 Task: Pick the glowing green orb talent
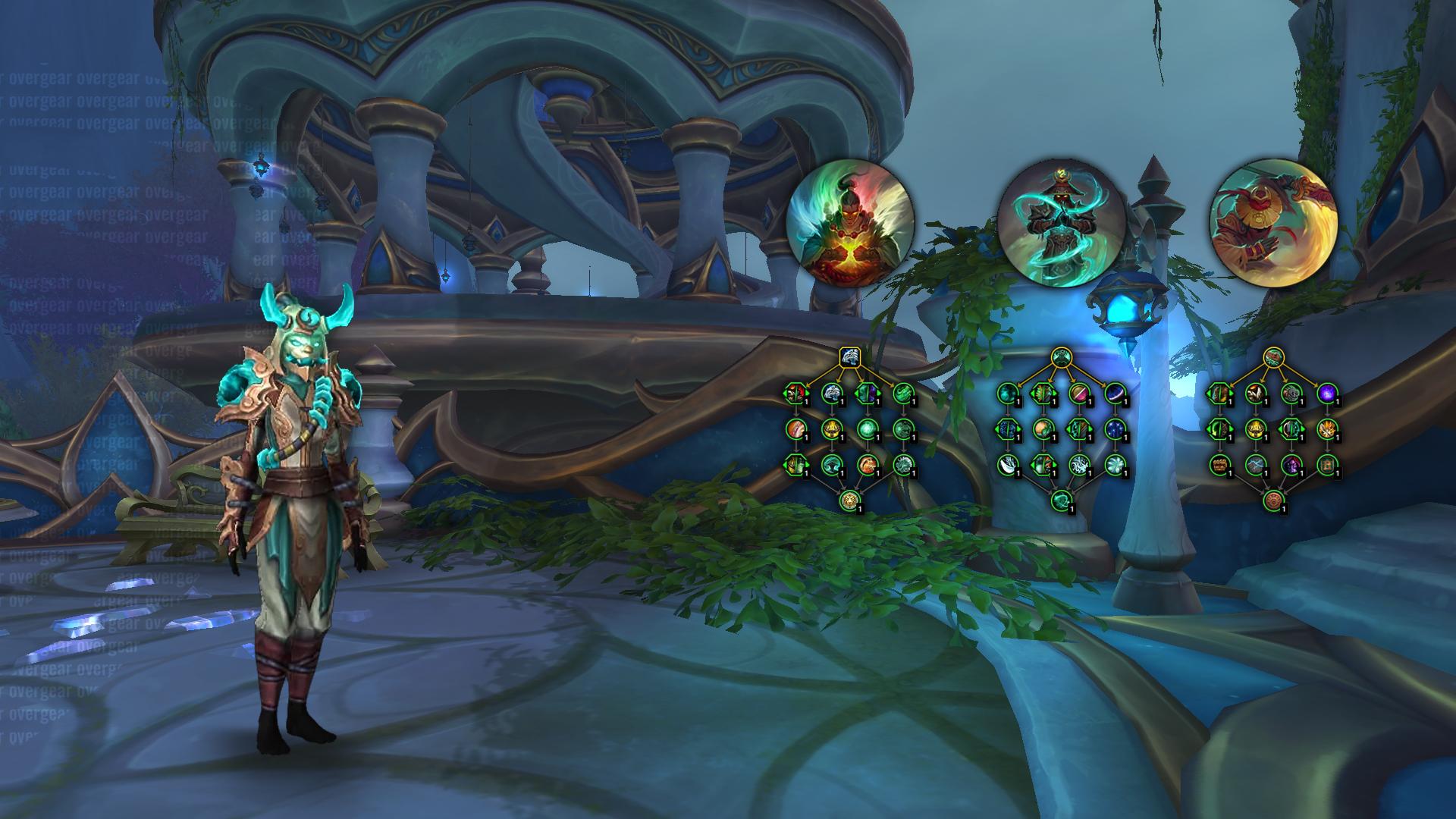pyautogui.click(x=866, y=428)
